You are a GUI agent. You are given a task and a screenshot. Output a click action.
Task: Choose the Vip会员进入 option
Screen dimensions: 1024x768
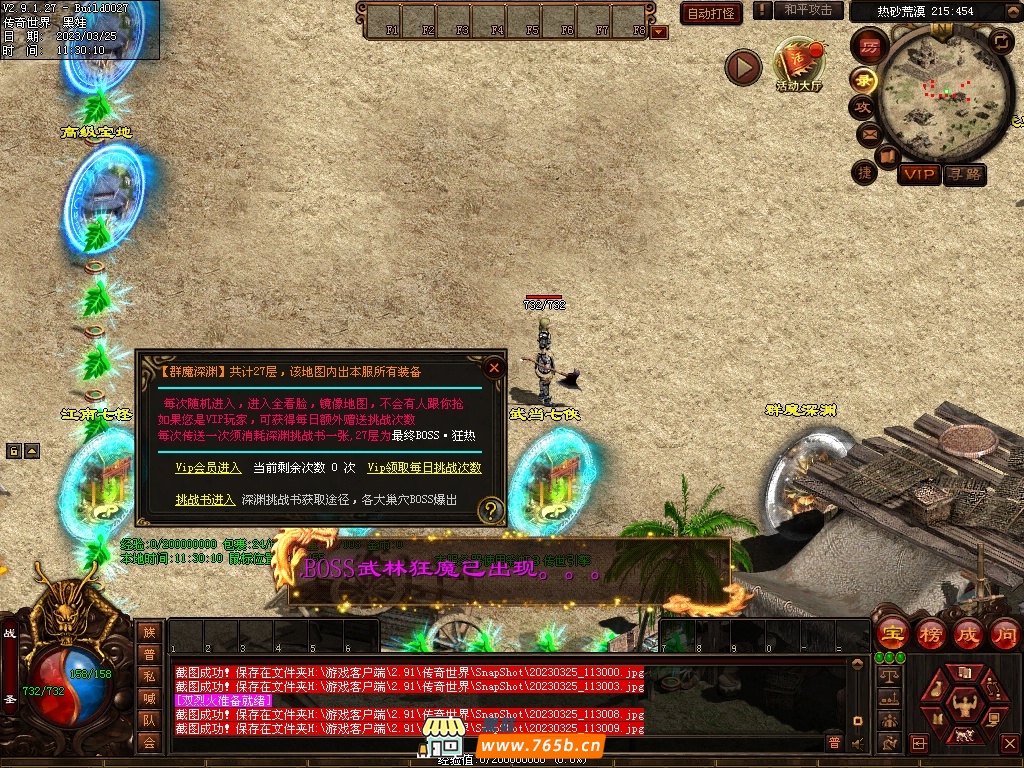(x=208, y=467)
